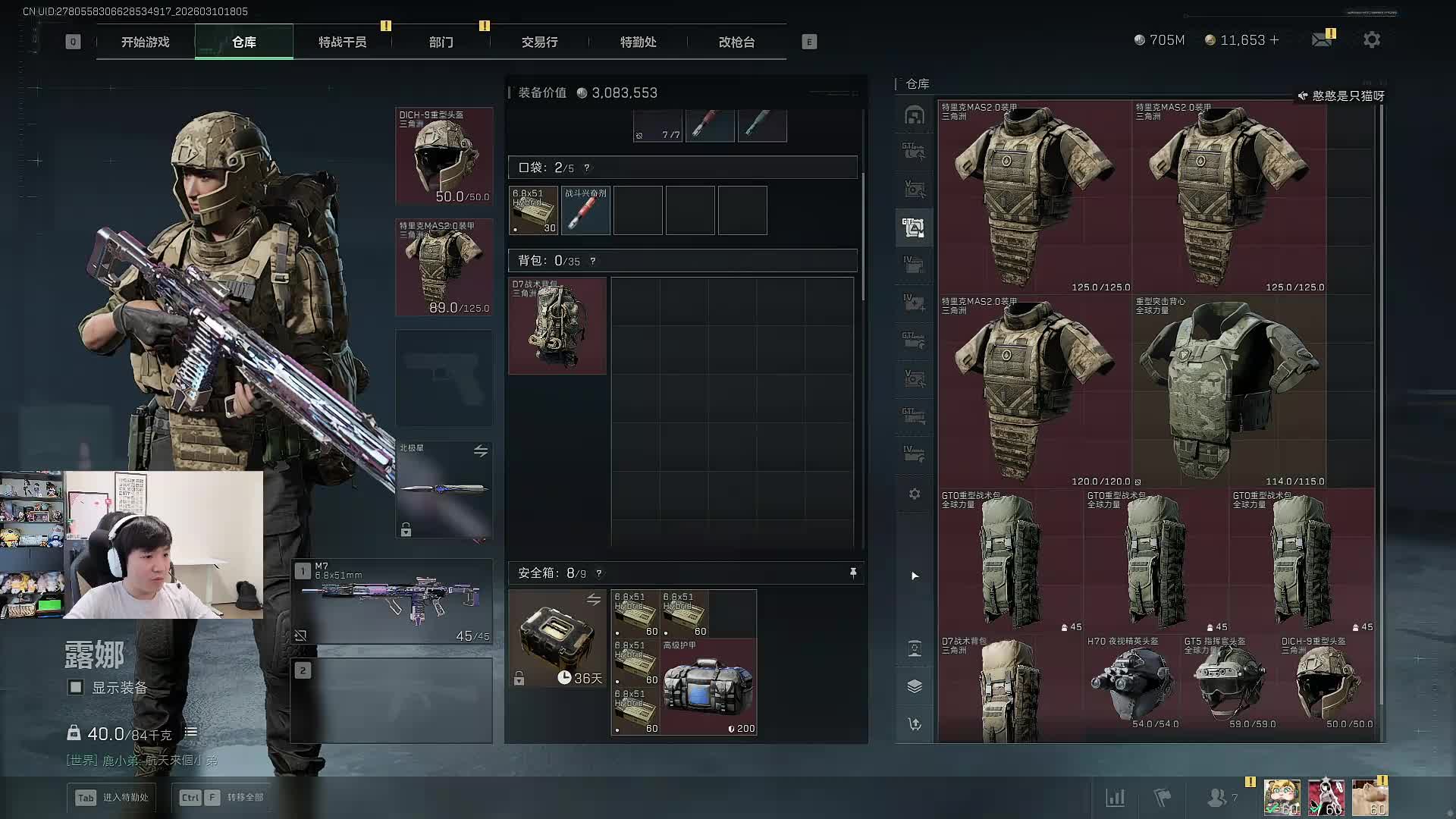The image size is (1456, 819).
Task: Open the 开始游戏 start game tab
Action: pyautogui.click(x=145, y=42)
